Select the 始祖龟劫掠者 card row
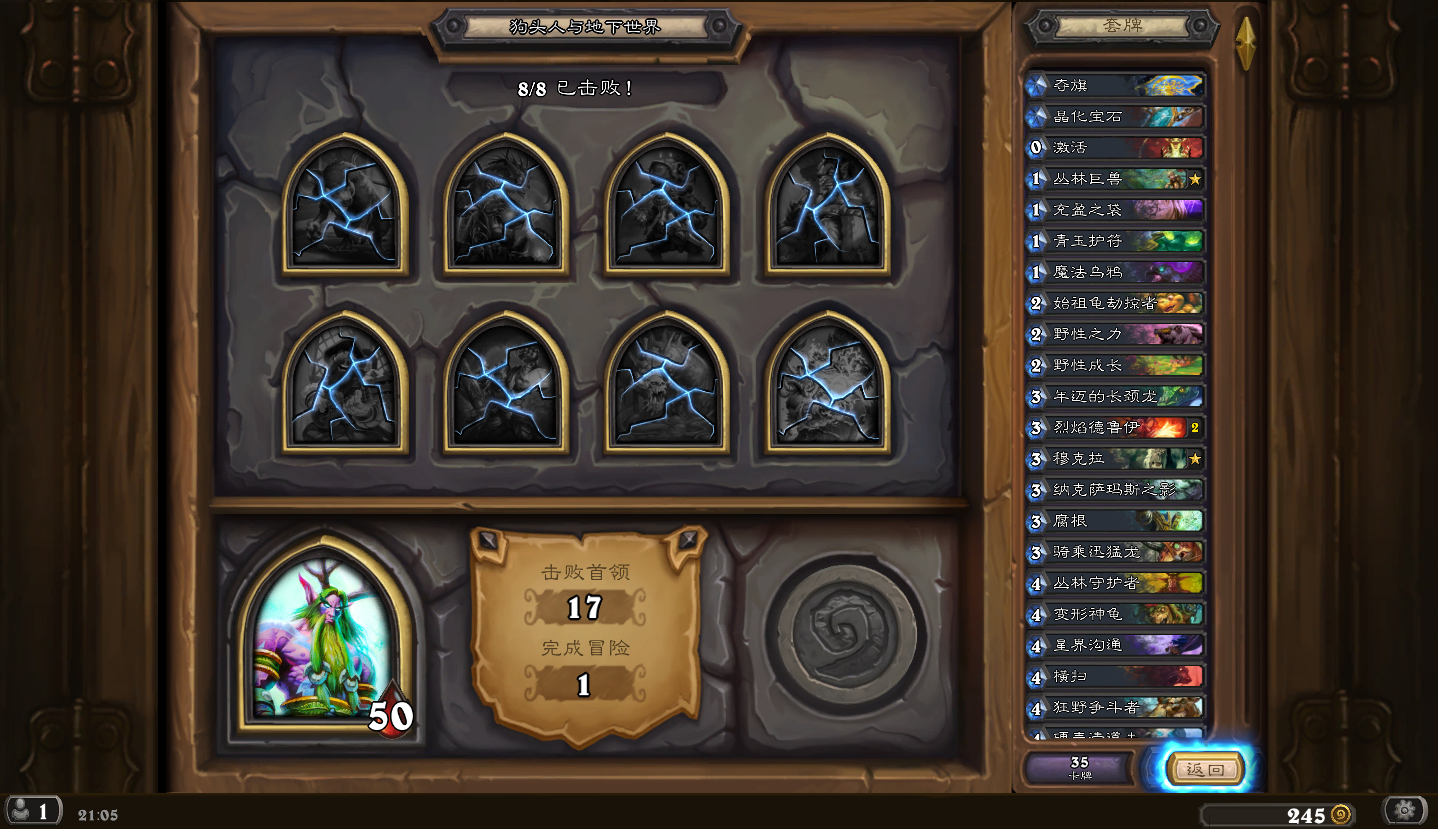The image size is (1438, 829). click(x=1115, y=303)
